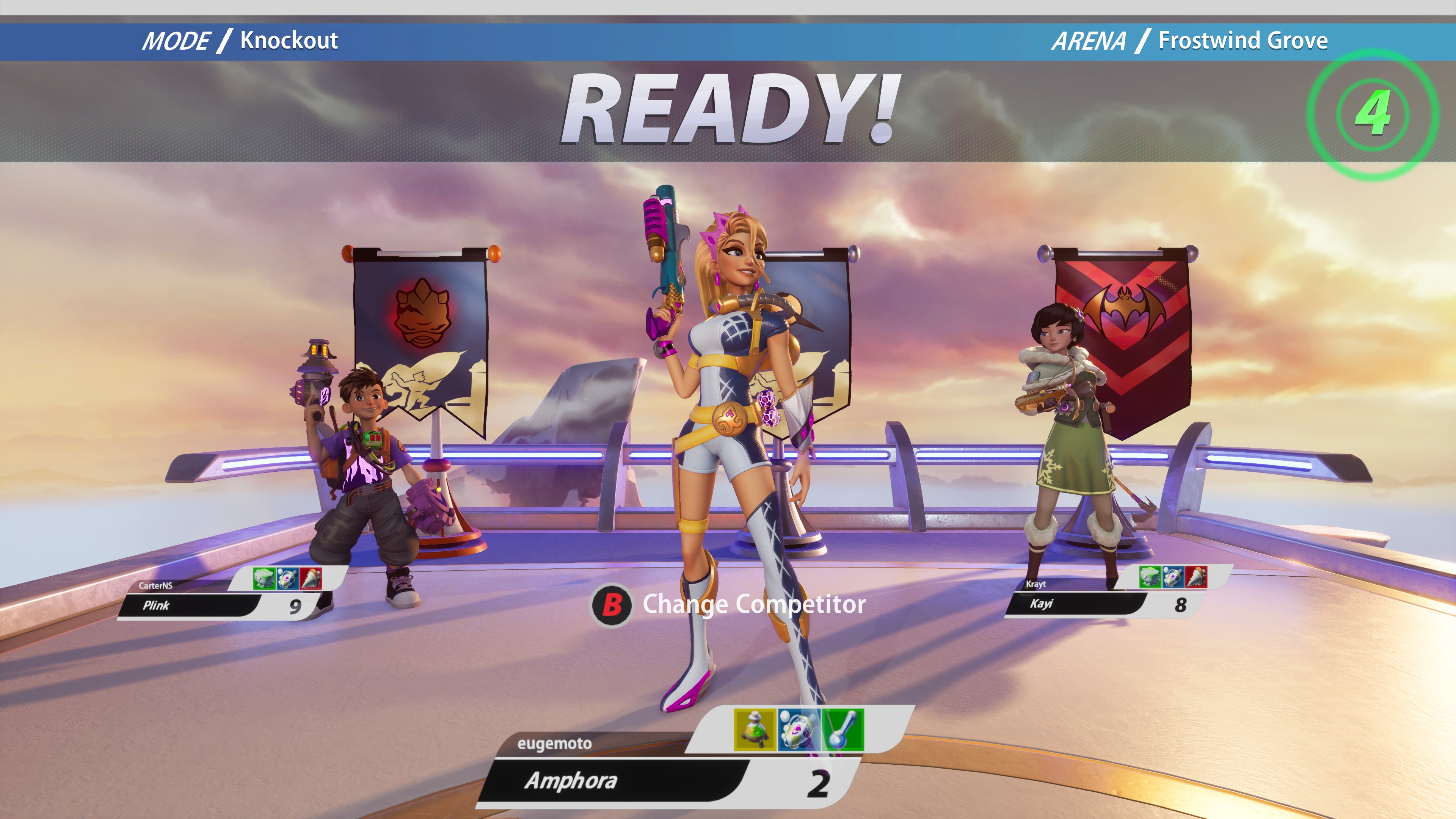The image size is (1456, 819).
Task: Inspect Amphora's blue orbiting bottle artifact
Action: [x=799, y=730]
